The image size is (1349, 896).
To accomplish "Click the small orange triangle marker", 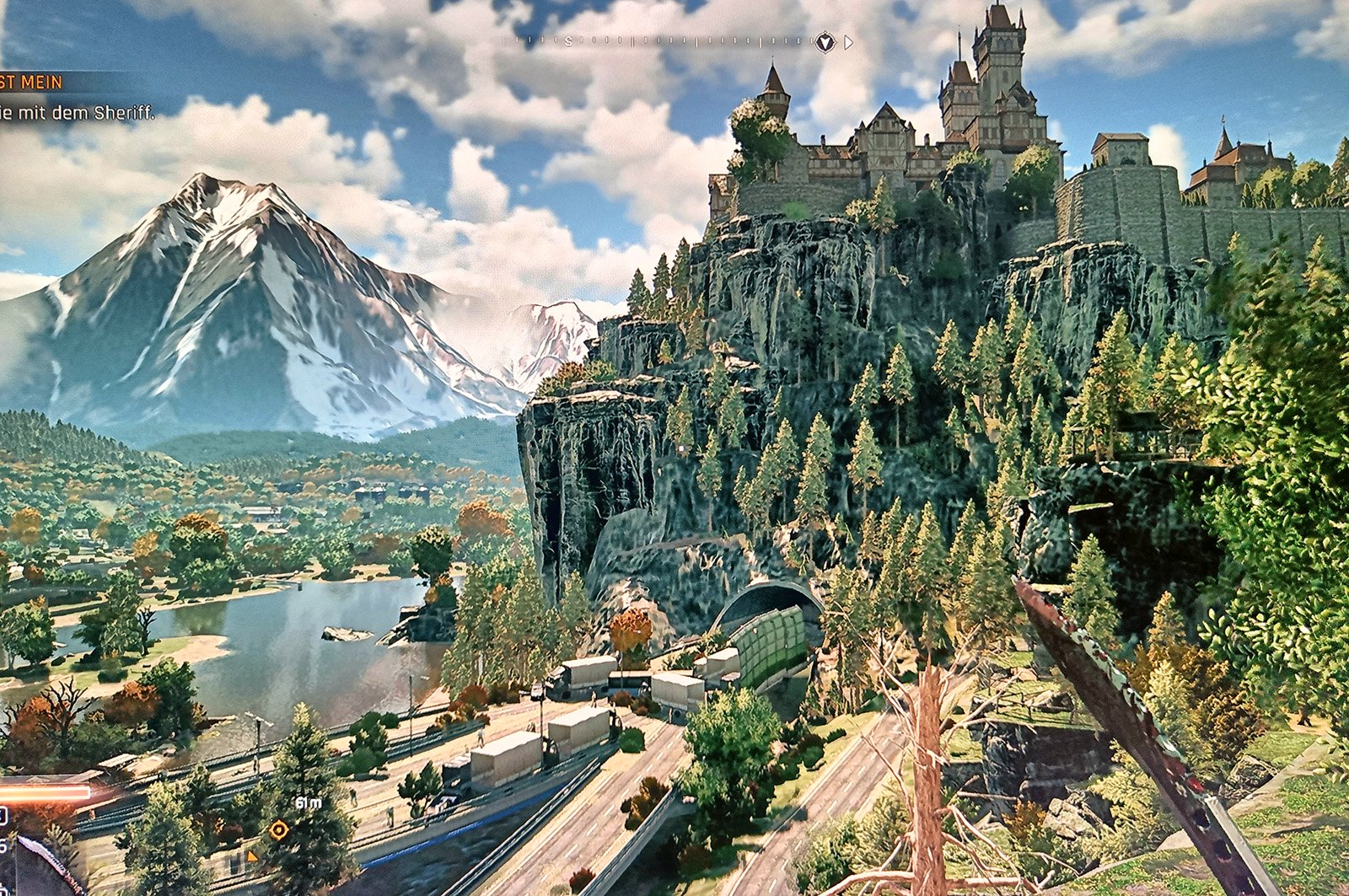I will (251, 856).
